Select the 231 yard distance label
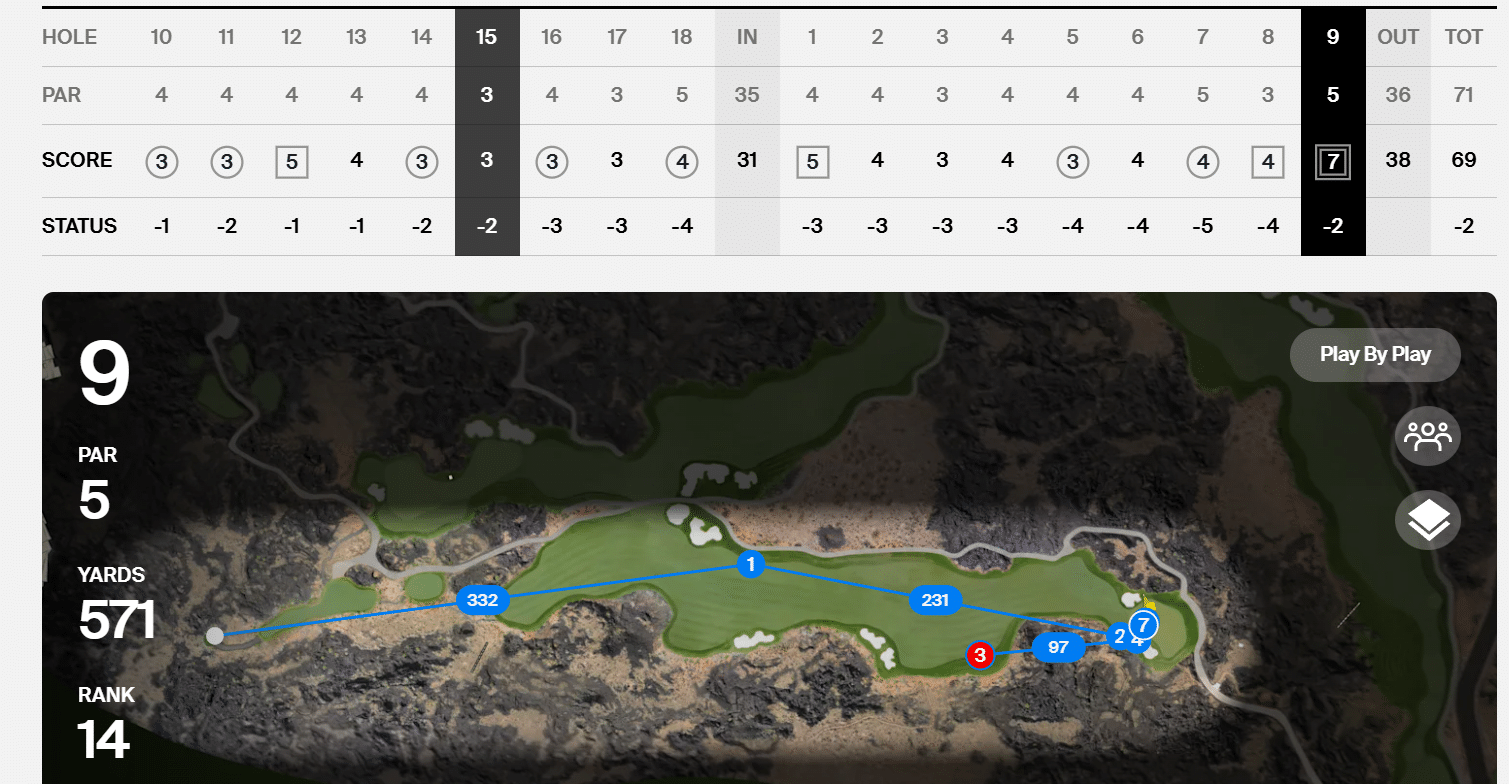 point(934,600)
